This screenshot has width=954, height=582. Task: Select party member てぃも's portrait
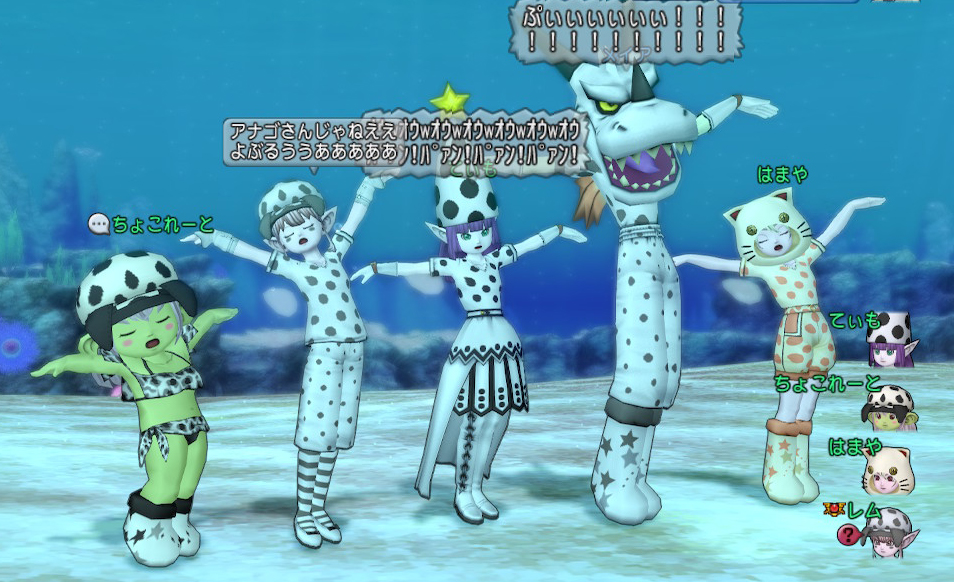point(890,341)
